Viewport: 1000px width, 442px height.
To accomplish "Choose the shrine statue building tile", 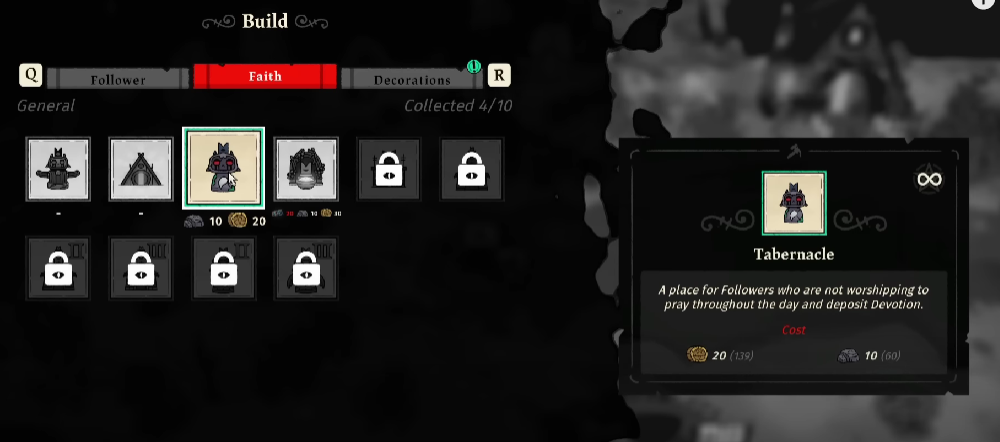I will [58, 169].
